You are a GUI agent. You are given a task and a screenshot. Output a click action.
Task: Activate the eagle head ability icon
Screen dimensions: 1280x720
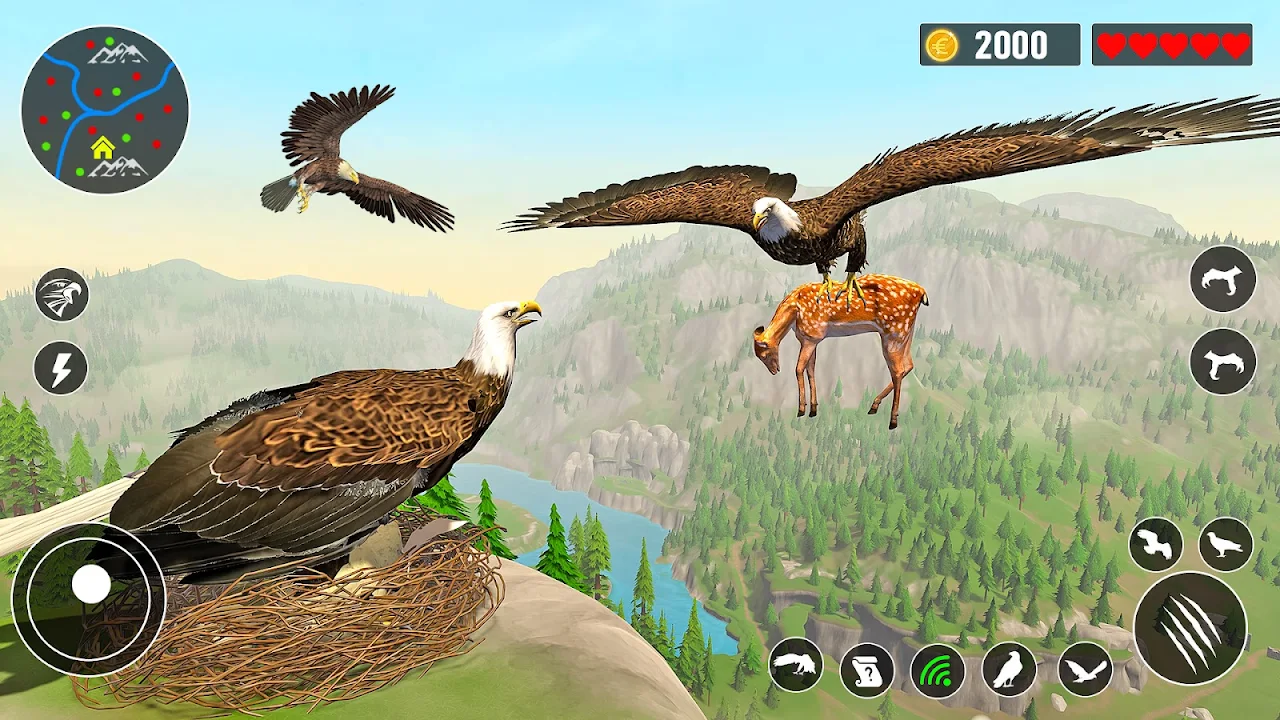pos(62,295)
